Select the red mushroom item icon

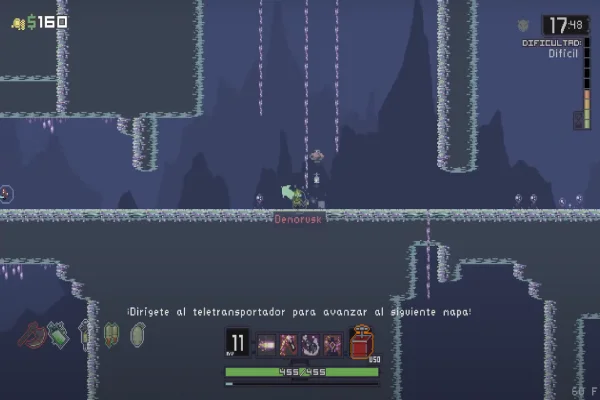tap(33, 335)
